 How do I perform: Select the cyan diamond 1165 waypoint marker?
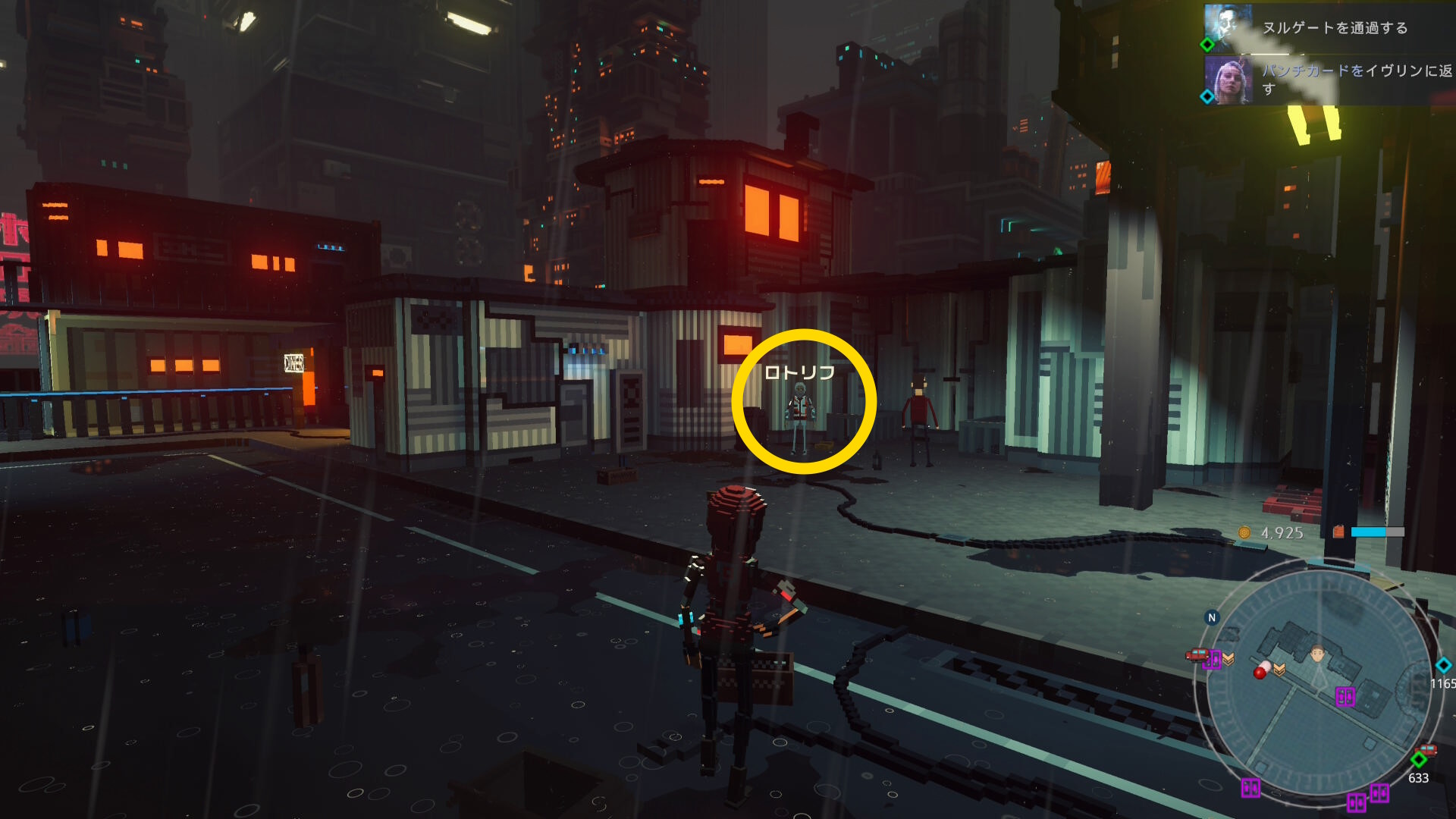click(1443, 665)
